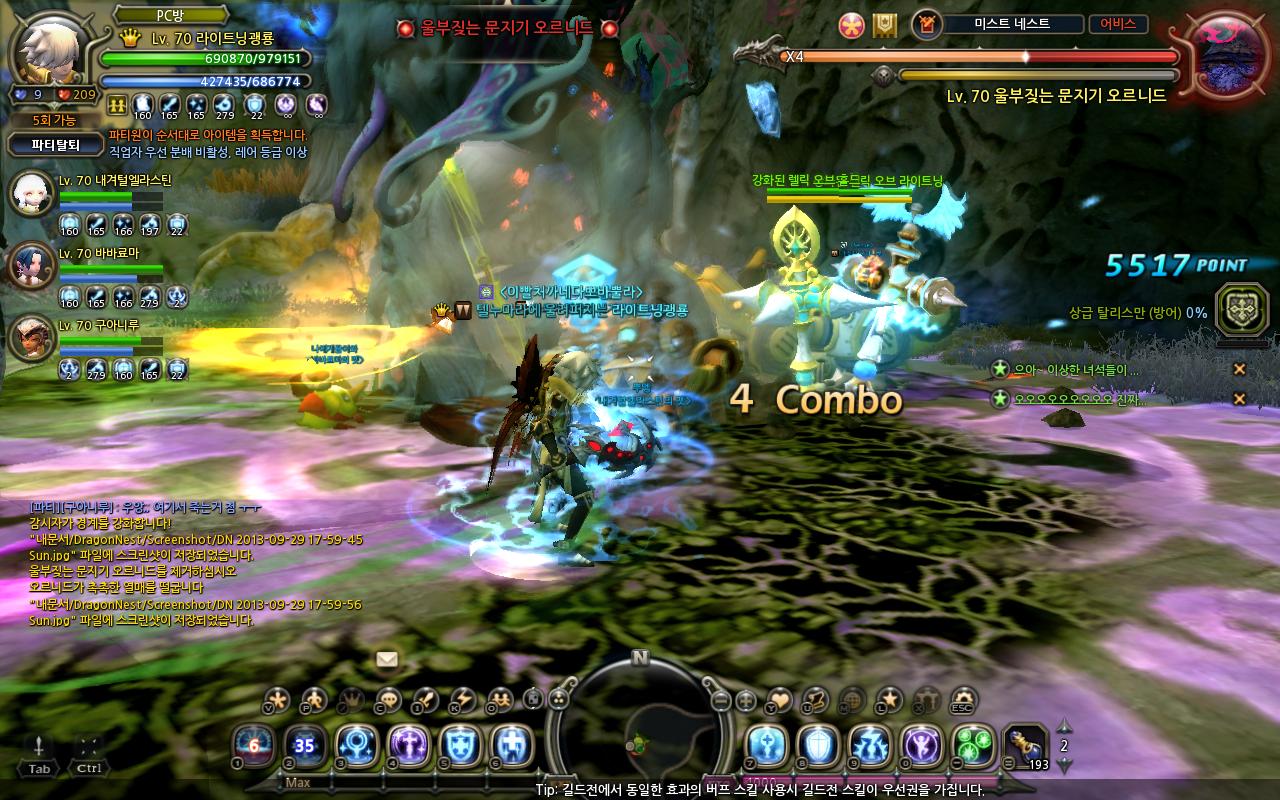Use the blue shield-with-cross skill in slot 5

click(x=461, y=746)
